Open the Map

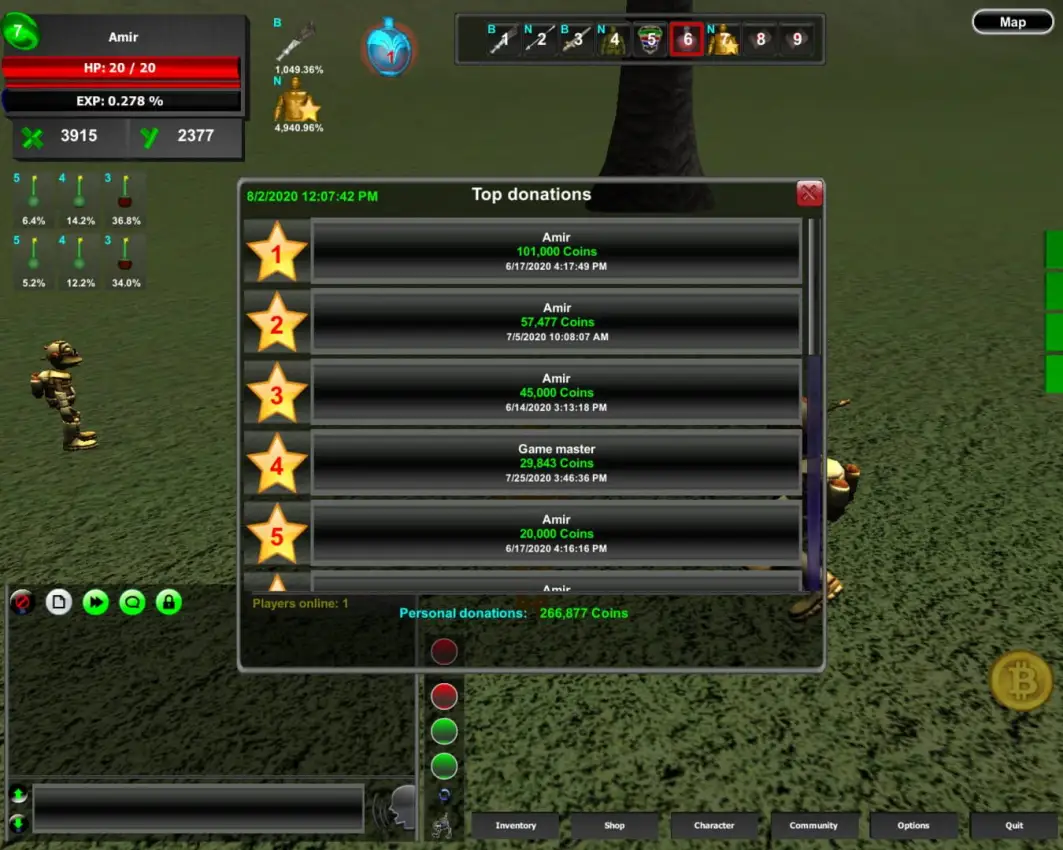[1012, 22]
